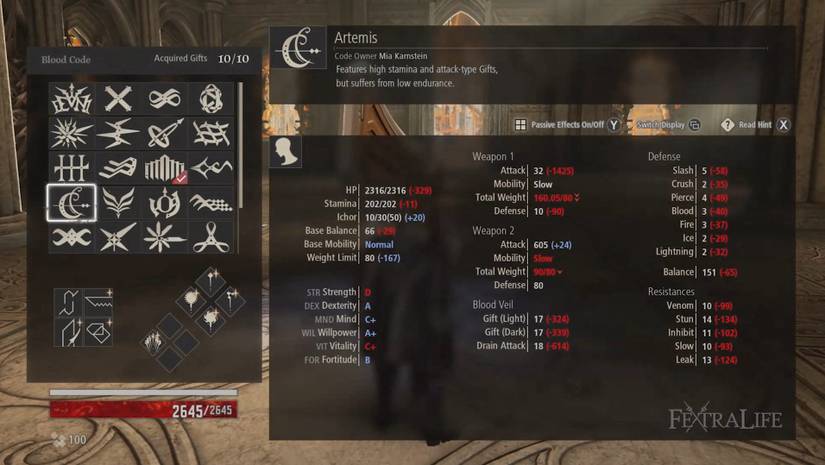The width and height of the screenshot is (825, 465).
Task: Choose the winged feathers blood code
Action: tap(118, 203)
